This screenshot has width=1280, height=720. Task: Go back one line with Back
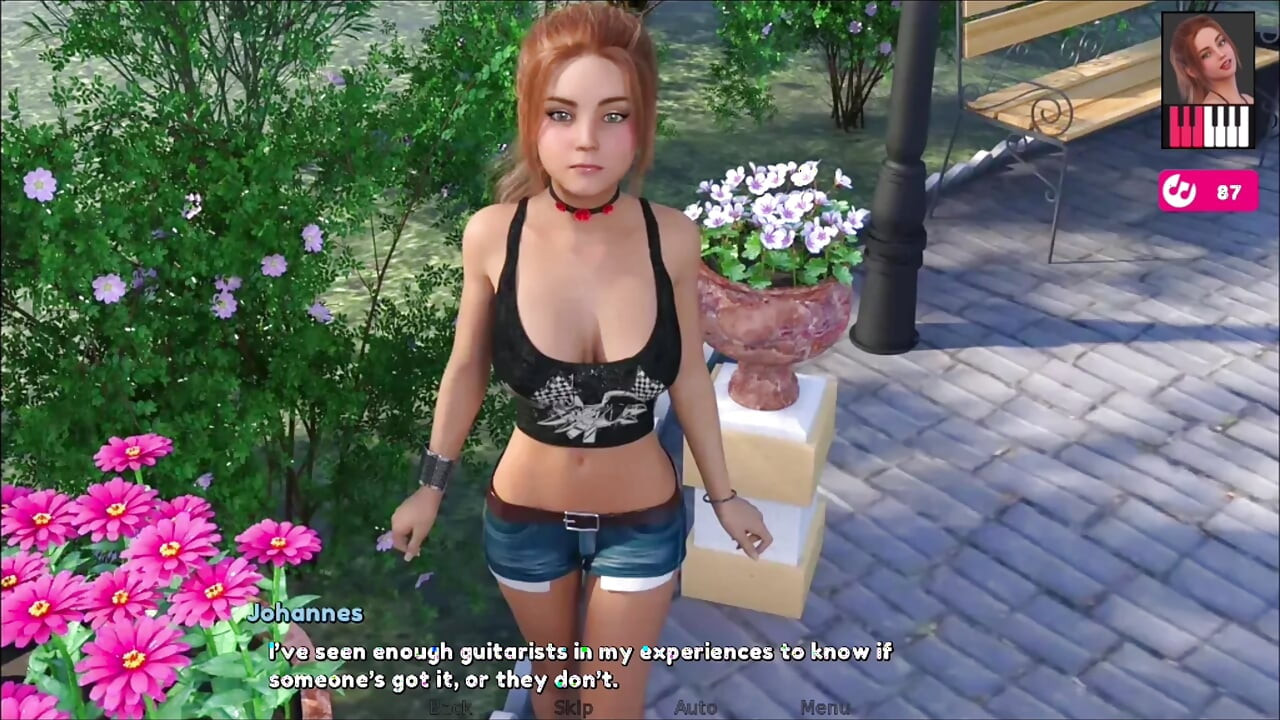tap(450, 708)
